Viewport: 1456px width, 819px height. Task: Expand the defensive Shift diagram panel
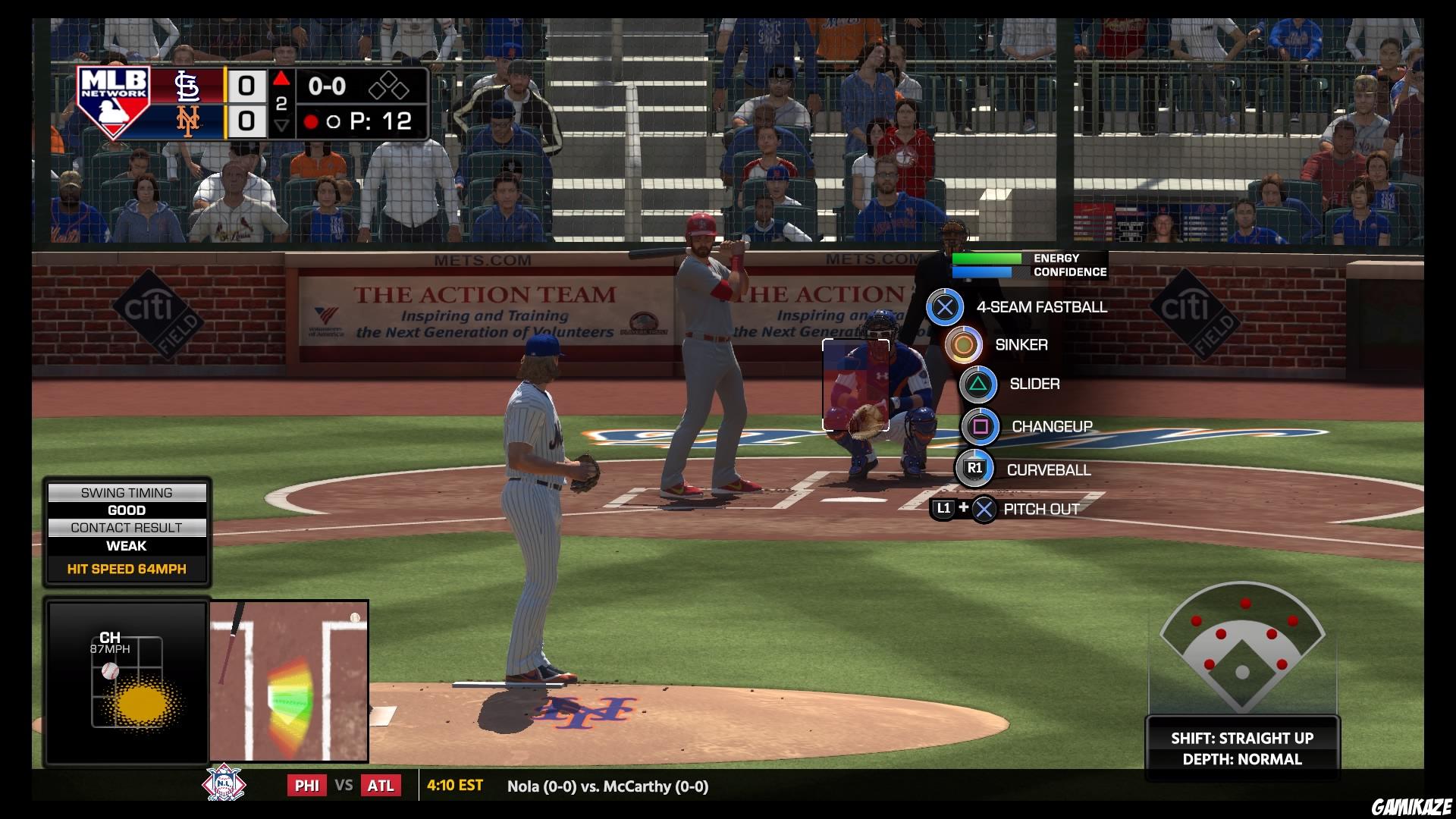coord(1241,652)
